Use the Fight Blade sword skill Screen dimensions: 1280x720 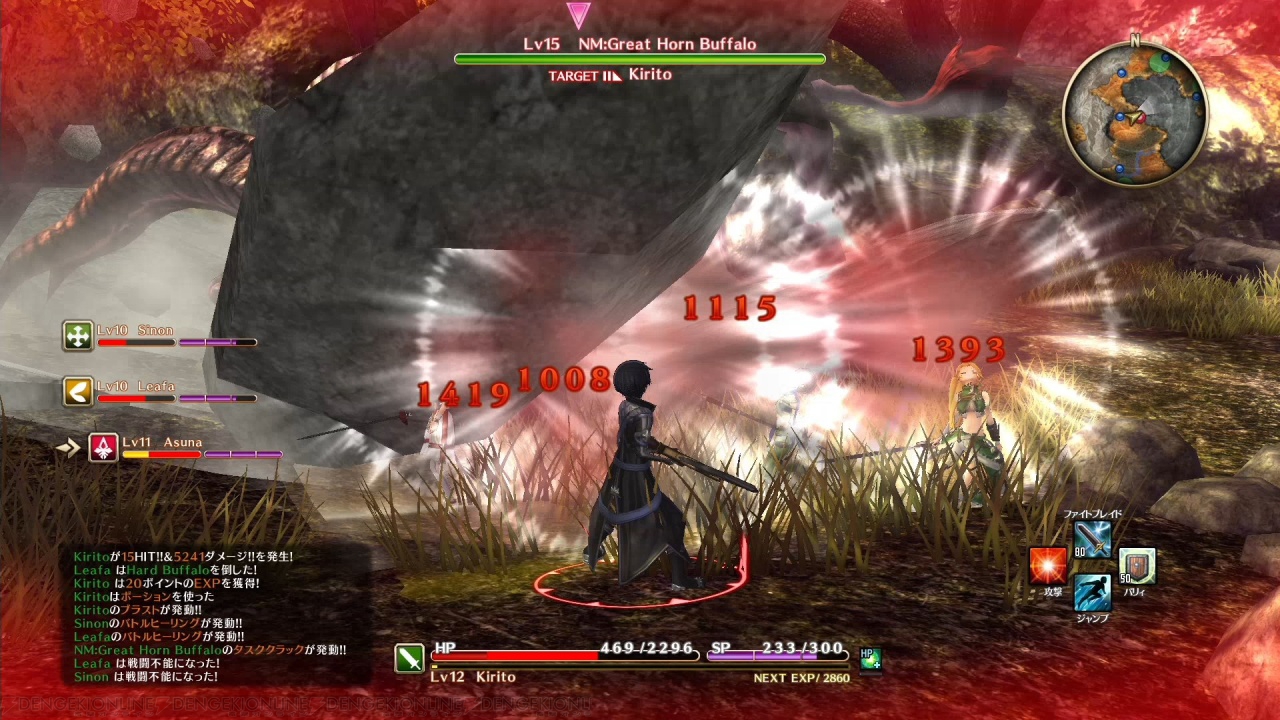(x=1092, y=541)
